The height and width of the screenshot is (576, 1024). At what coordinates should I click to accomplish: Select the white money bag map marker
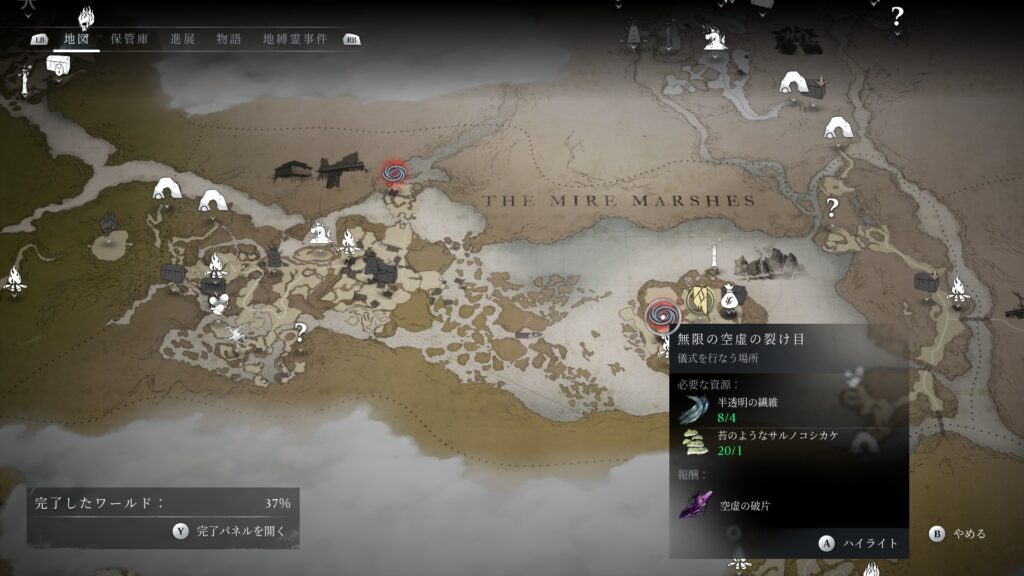pyautogui.click(x=728, y=297)
